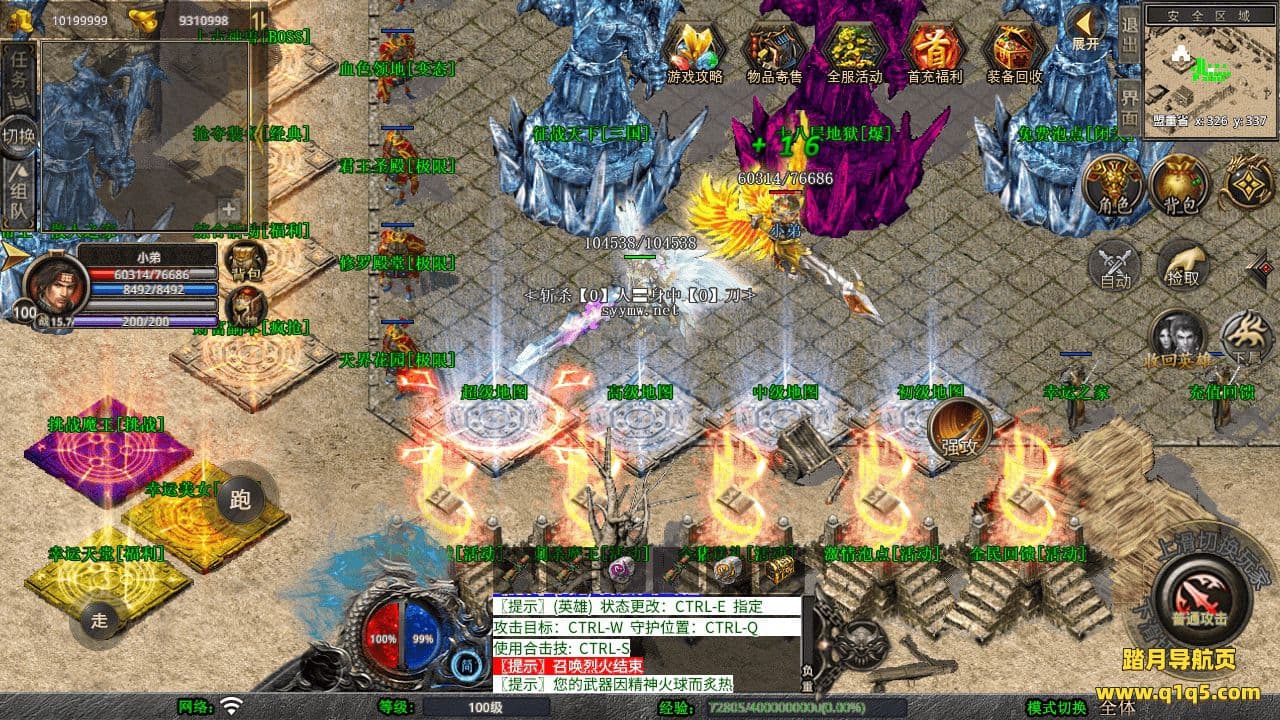Image resolution: width=1280 pixels, height=720 pixels.
Task: Recall hero with 收回英雄 button
Action: point(1176,338)
